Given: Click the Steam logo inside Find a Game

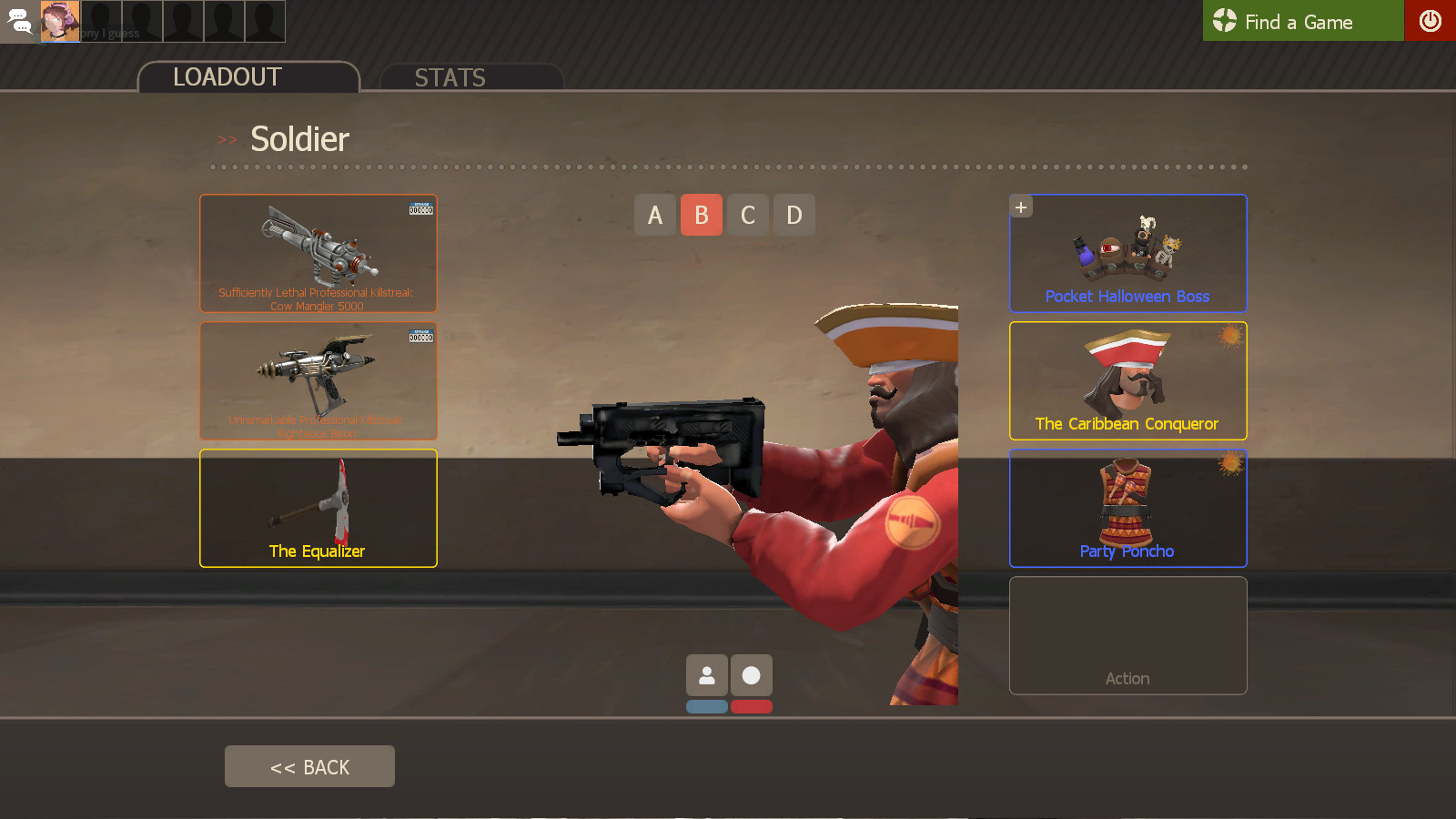Looking at the screenshot, I should click(1224, 21).
